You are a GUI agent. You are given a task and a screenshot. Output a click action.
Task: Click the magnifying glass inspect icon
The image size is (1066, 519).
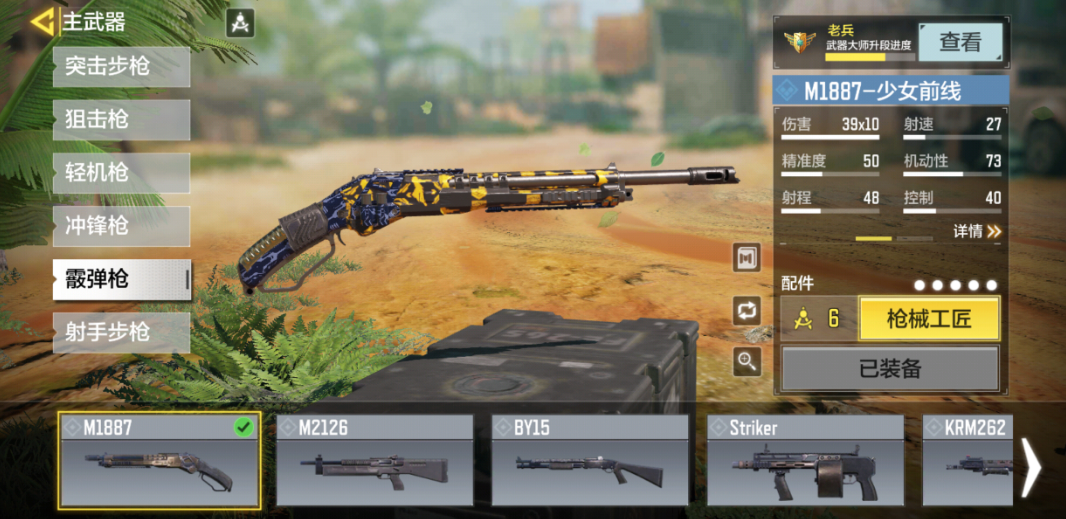click(x=747, y=361)
